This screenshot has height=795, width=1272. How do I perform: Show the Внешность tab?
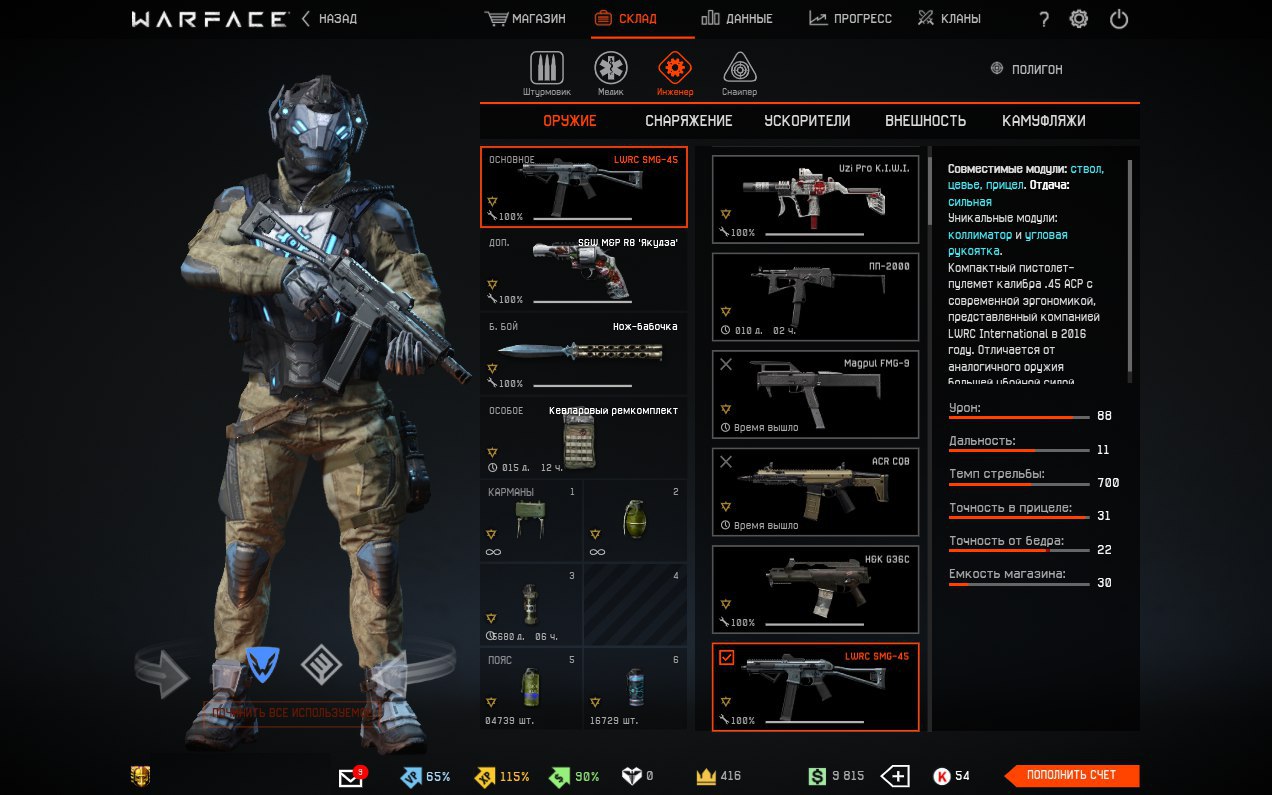point(925,121)
